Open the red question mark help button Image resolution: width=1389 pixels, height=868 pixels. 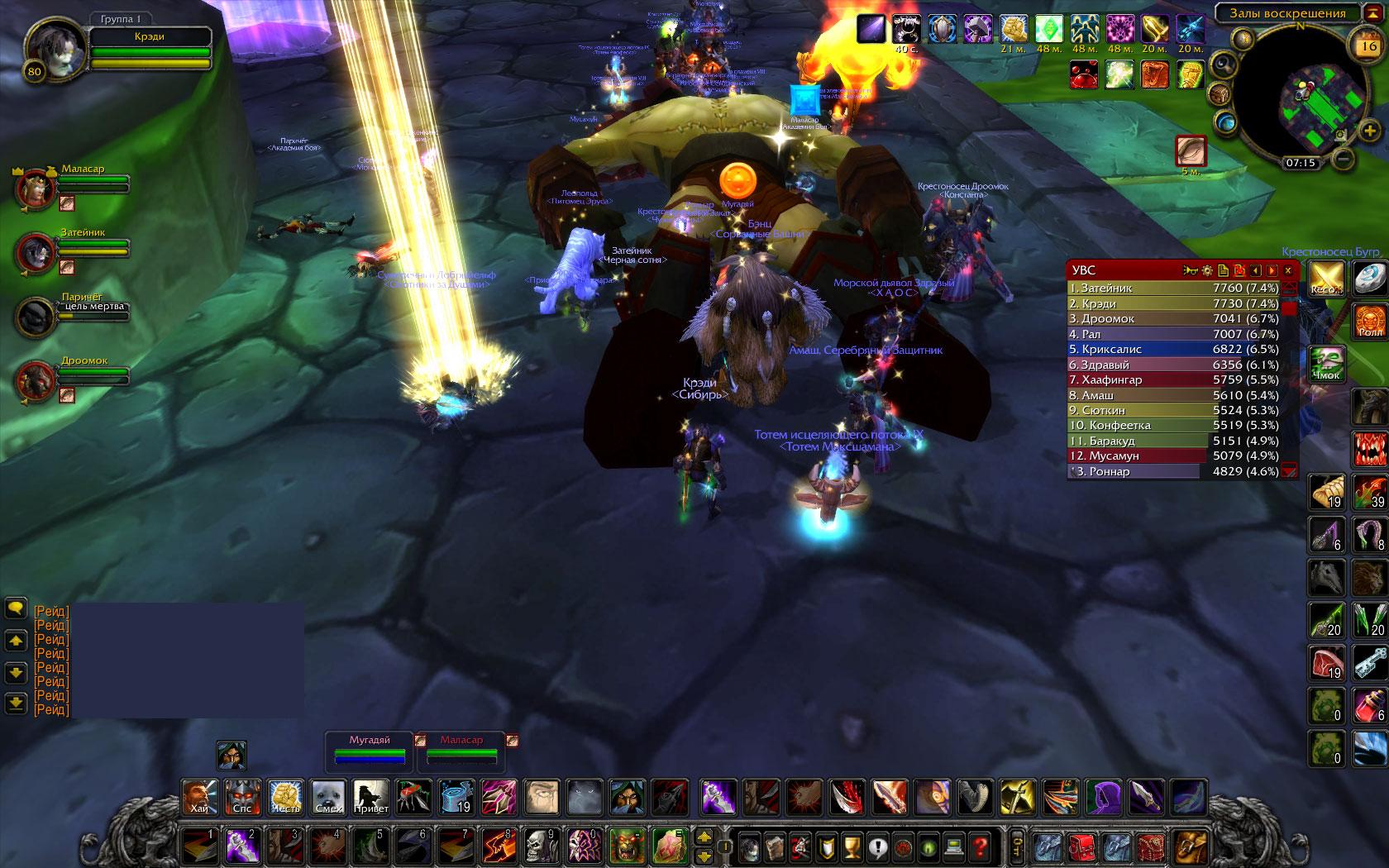pos(981,847)
